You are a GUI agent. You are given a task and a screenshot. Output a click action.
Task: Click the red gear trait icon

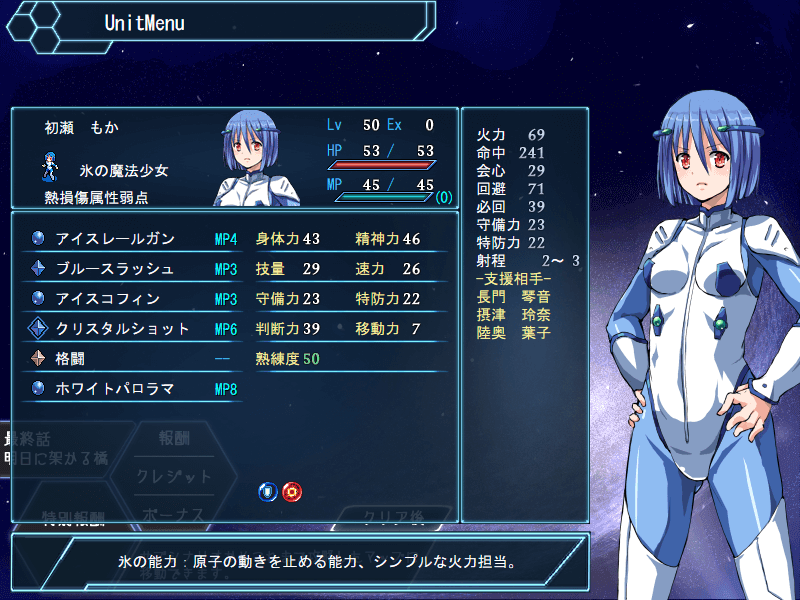[x=292, y=491]
